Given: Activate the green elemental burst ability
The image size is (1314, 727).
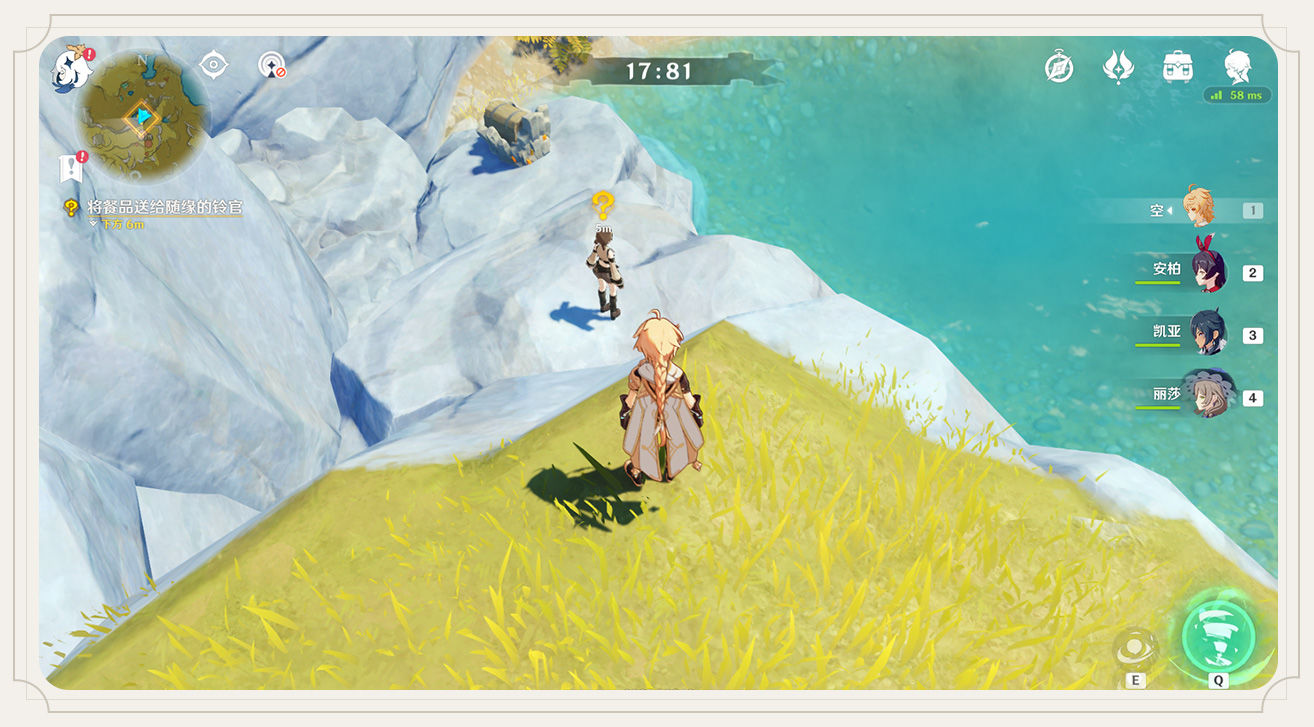Looking at the screenshot, I should point(1218,635).
